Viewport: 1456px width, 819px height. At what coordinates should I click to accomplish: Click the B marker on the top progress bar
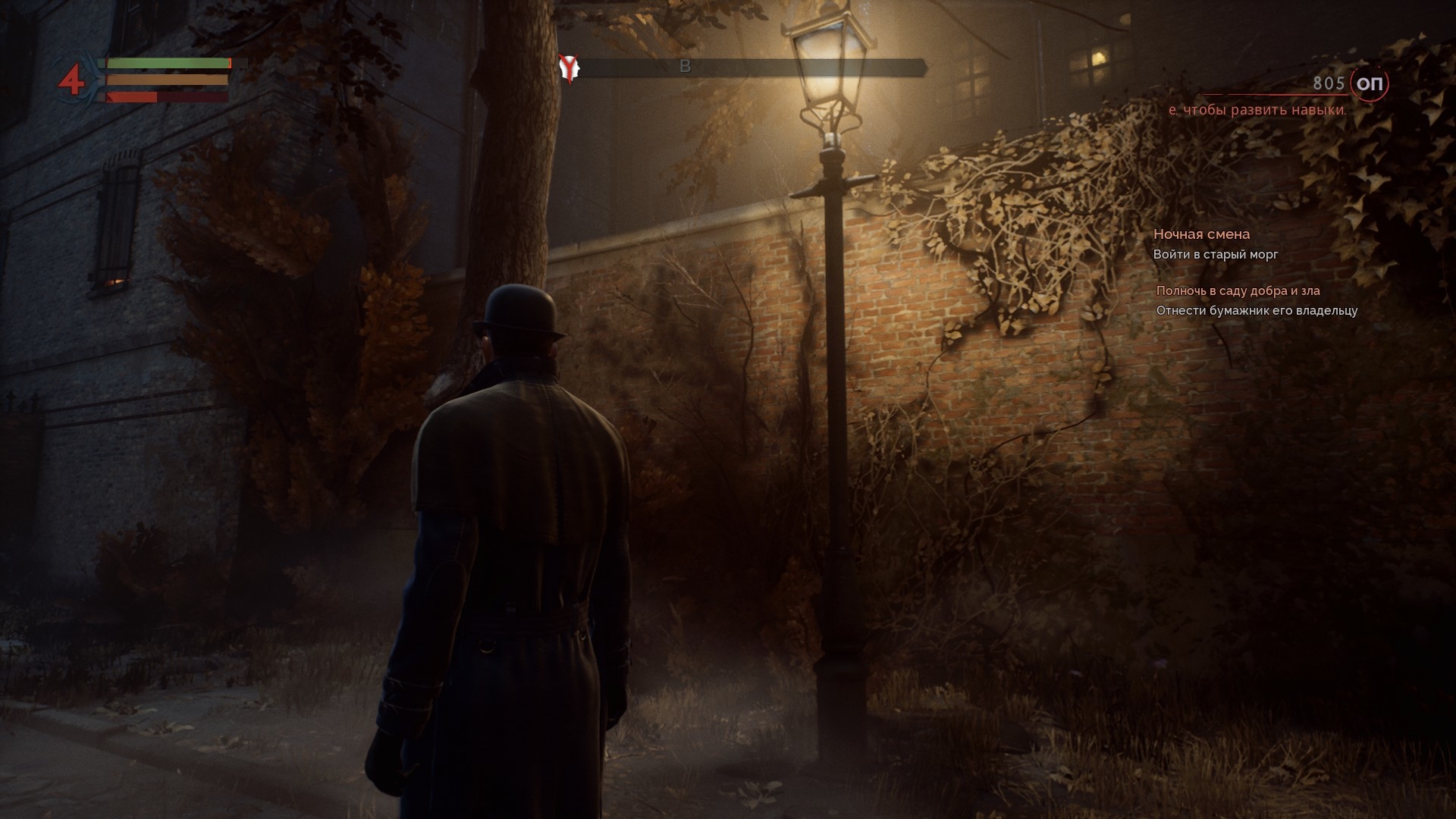click(687, 66)
